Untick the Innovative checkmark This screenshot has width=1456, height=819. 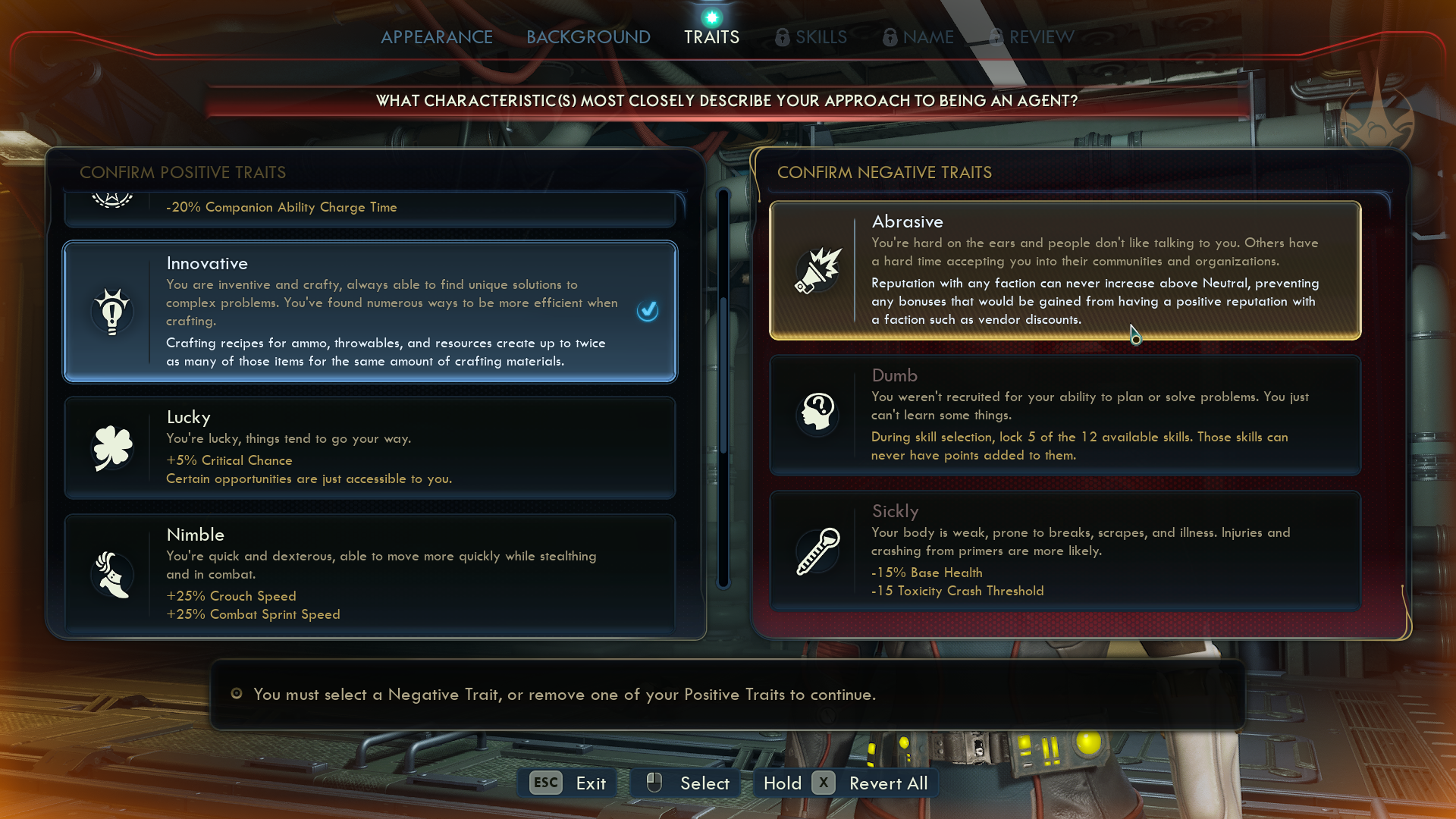(648, 311)
